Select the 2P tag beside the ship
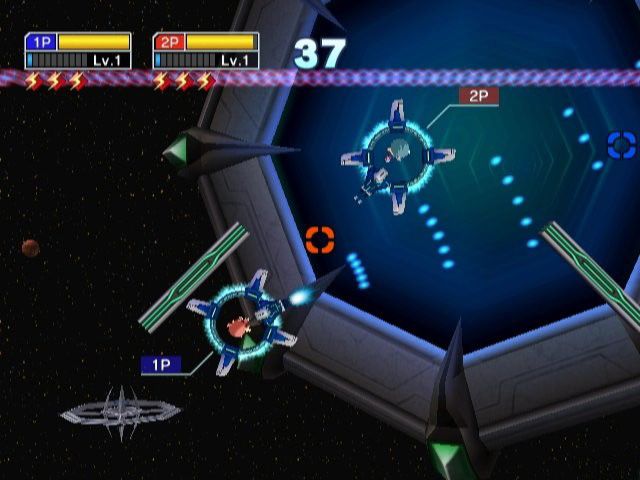 (x=478, y=96)
